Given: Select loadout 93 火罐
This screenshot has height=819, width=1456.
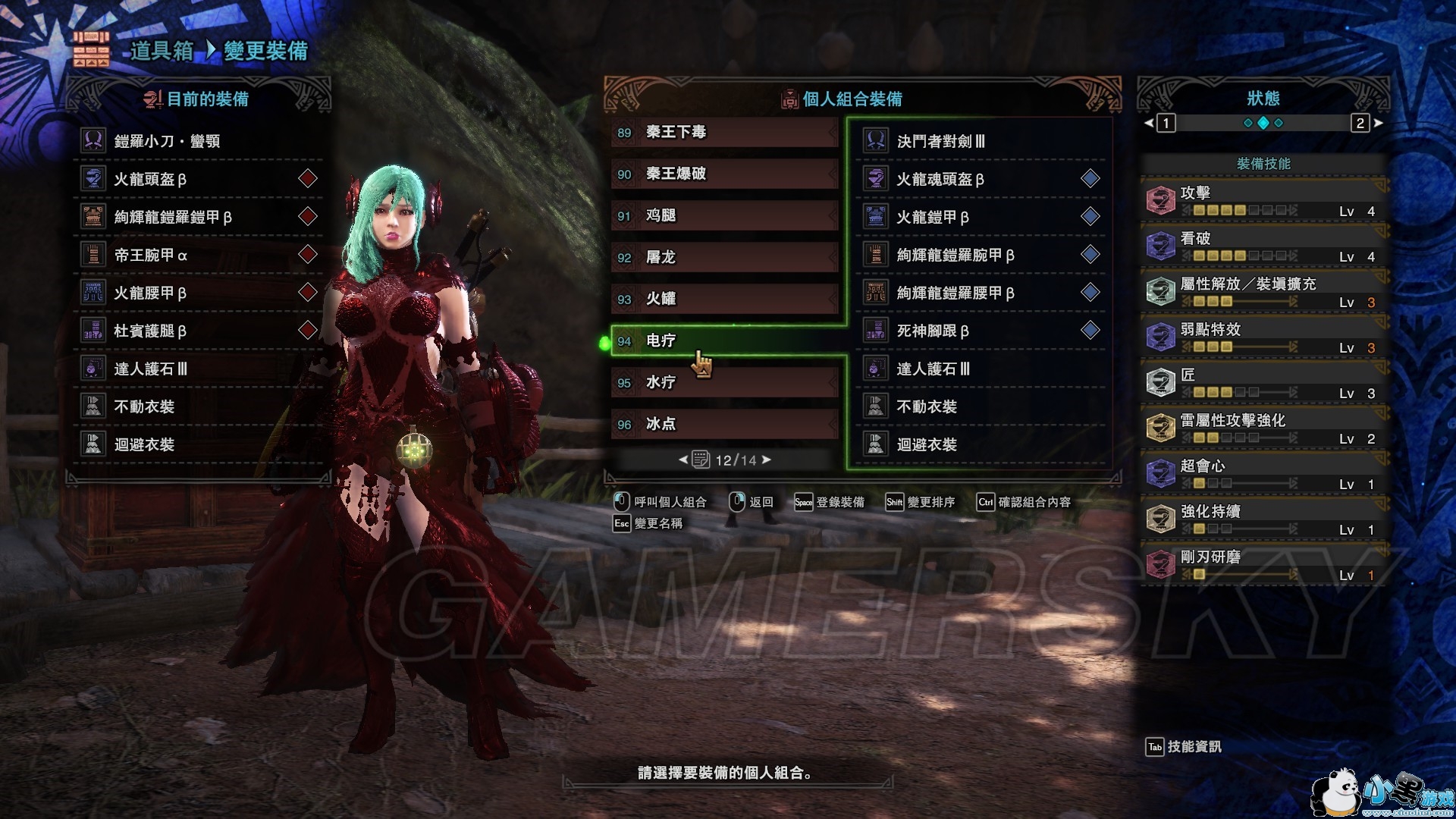Looking at the screenshot, I should click(x=724, y=300).
